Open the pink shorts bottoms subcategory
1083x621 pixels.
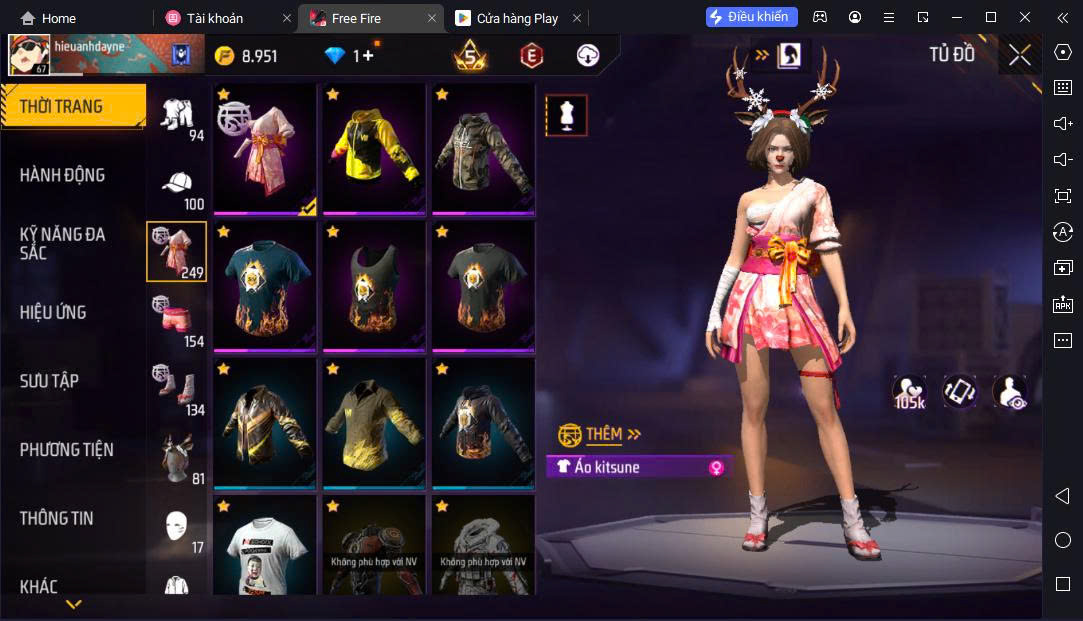point(177,321)
